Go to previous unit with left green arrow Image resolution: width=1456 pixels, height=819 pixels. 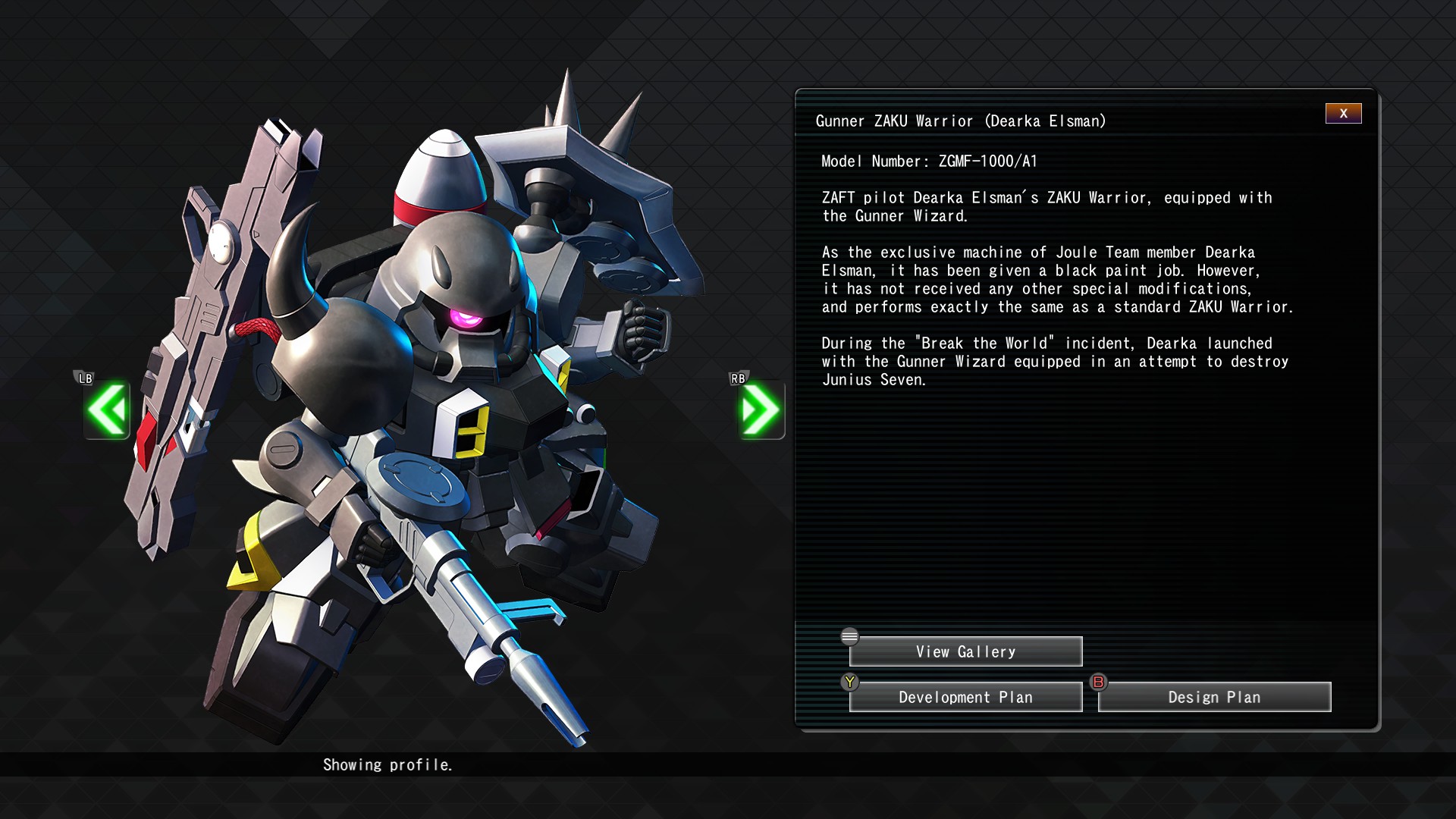click(x=107, y=409)
